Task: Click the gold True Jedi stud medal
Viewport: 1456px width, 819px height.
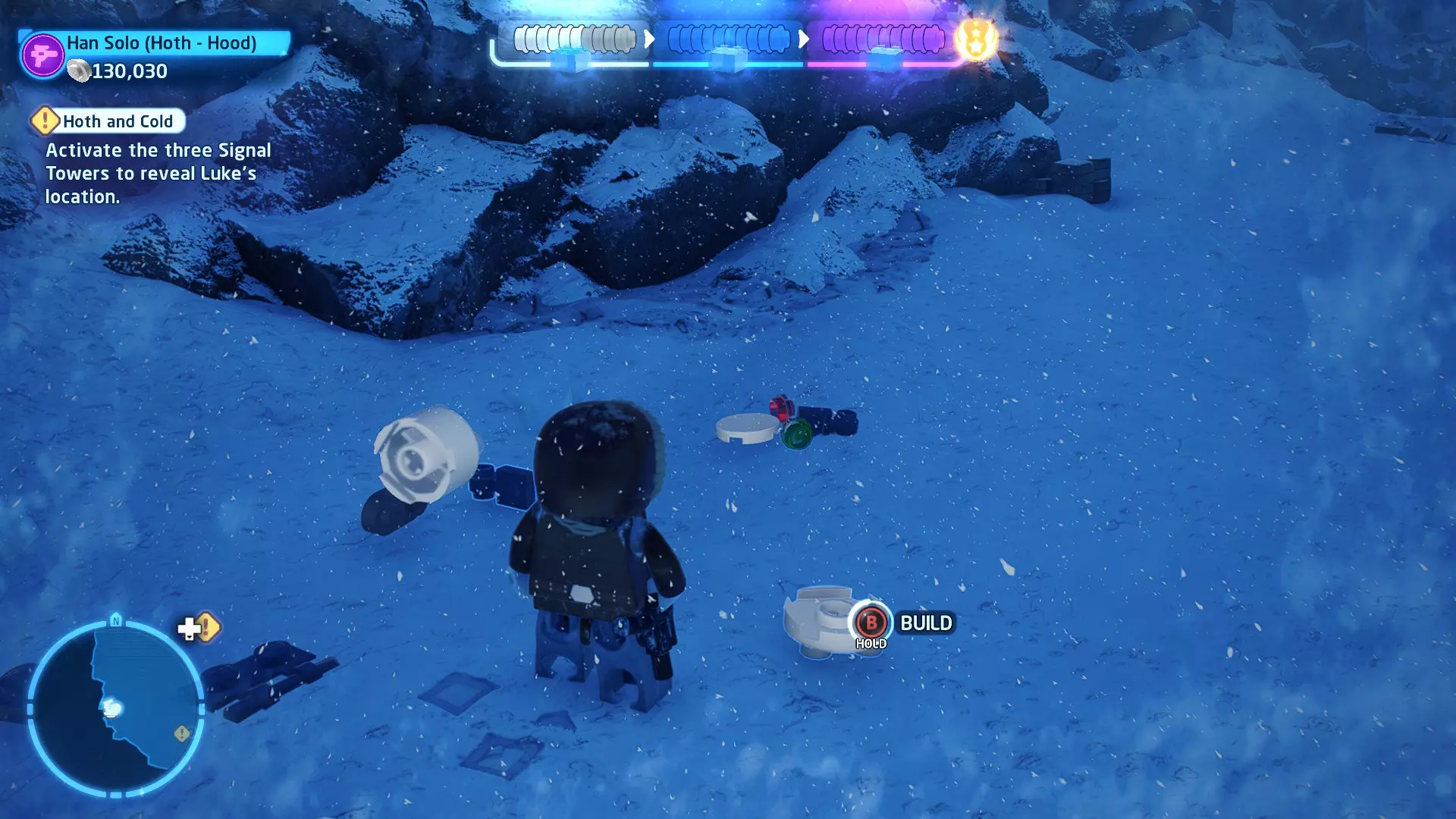Action: pos(976,38)
